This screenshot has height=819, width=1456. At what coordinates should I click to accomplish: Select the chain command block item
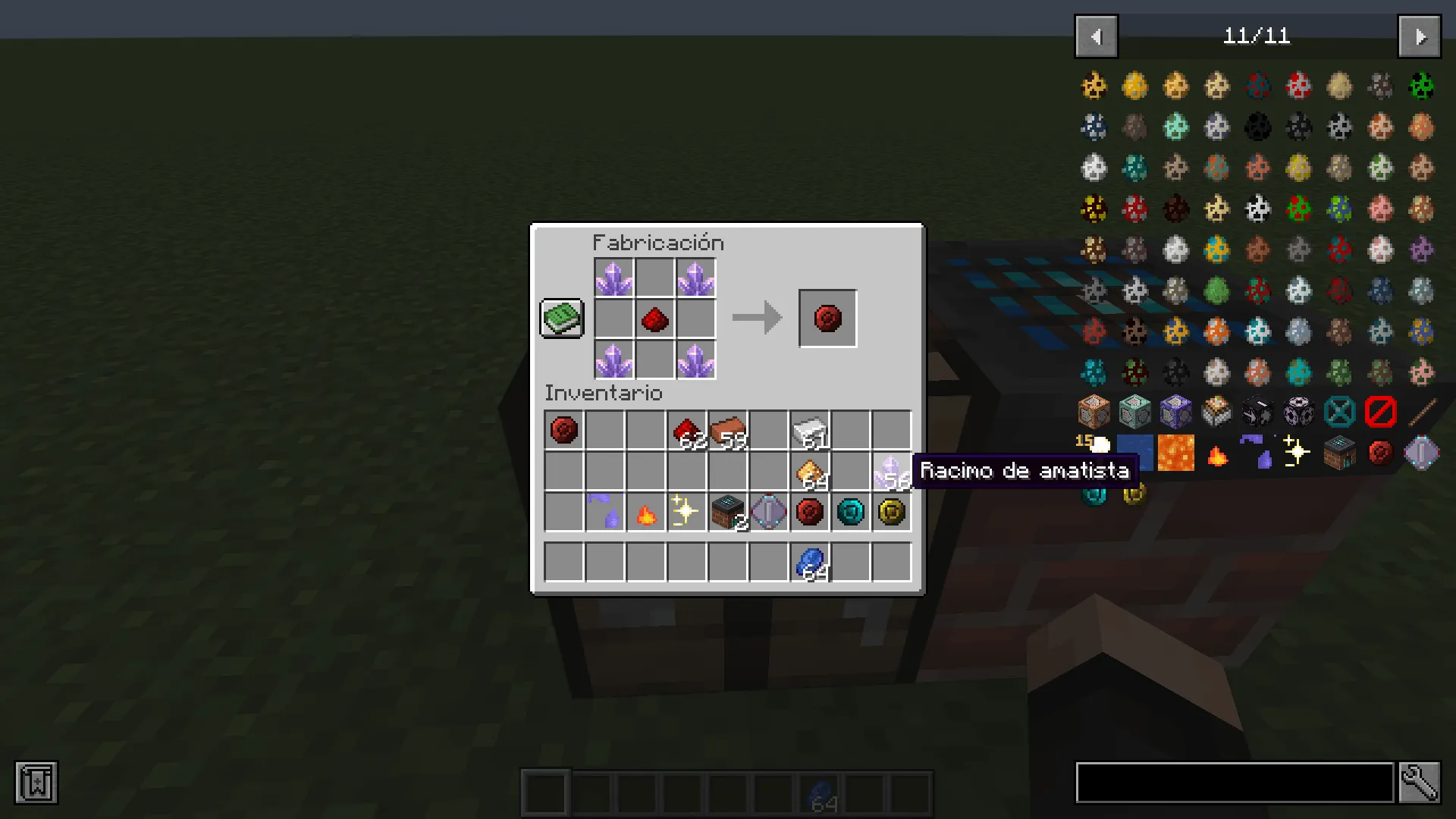pos(1134,412)
